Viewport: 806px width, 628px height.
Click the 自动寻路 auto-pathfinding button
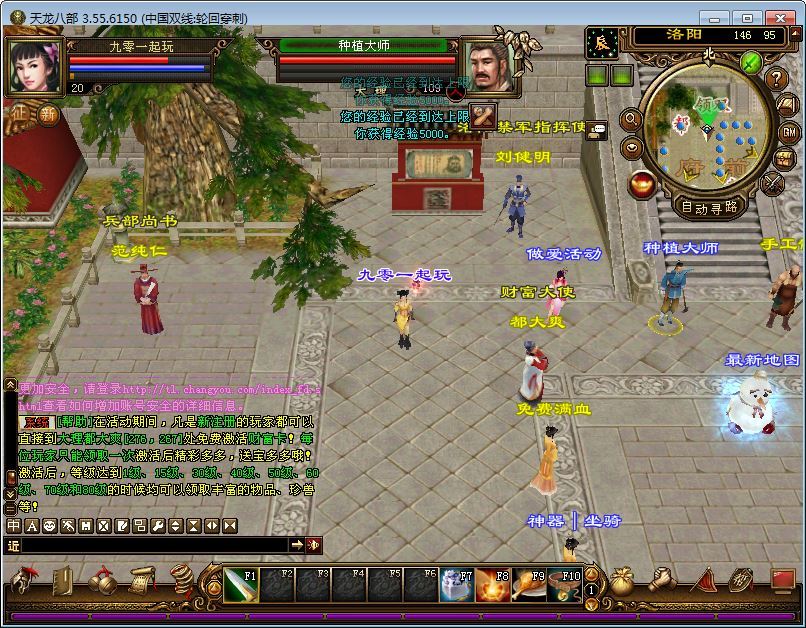708,207
